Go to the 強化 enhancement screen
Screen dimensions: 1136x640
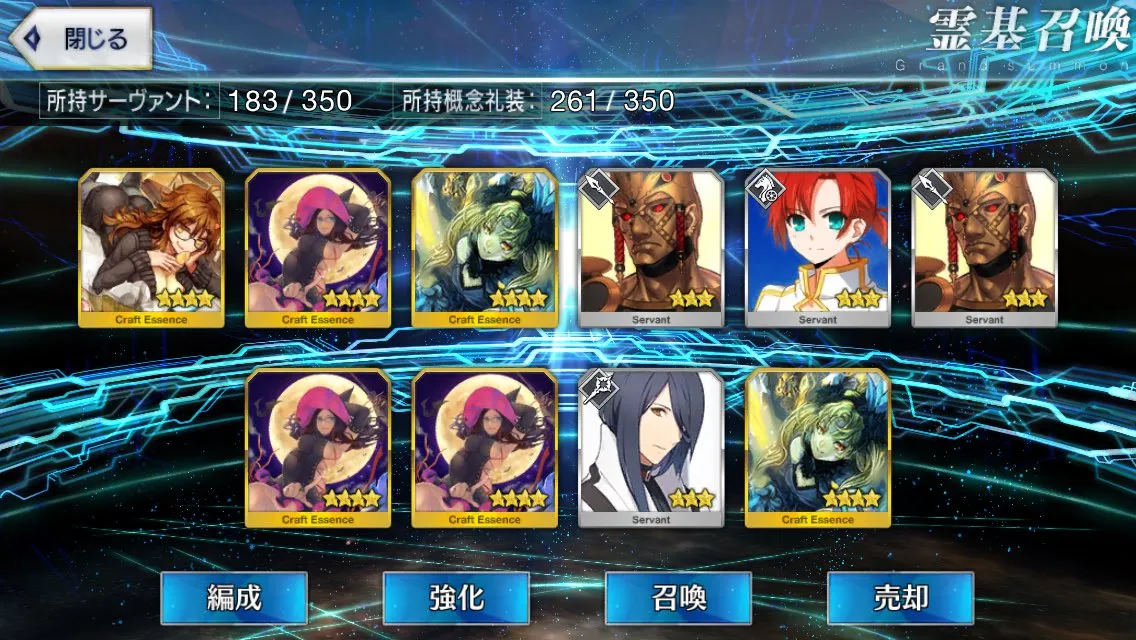[x=456, y=598]
